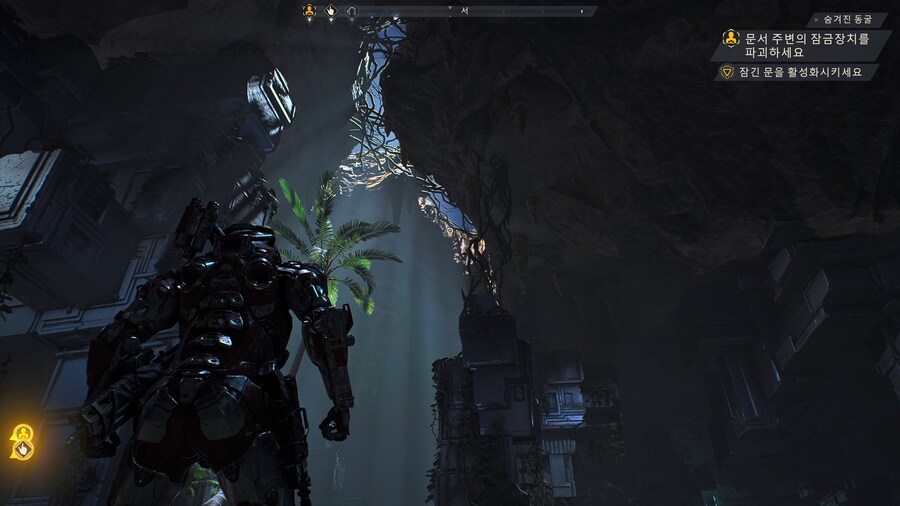Select the glowing hand interaction waypoint marker
This screenshot has width=900, height=506.
[x=21, y=449]
